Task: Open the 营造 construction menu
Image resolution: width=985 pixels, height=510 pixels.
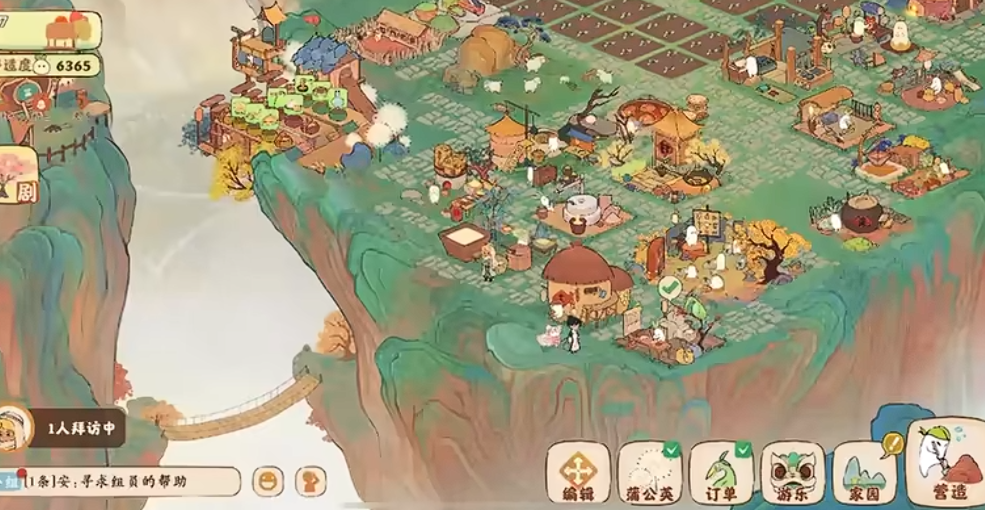Action: [945, 467]
